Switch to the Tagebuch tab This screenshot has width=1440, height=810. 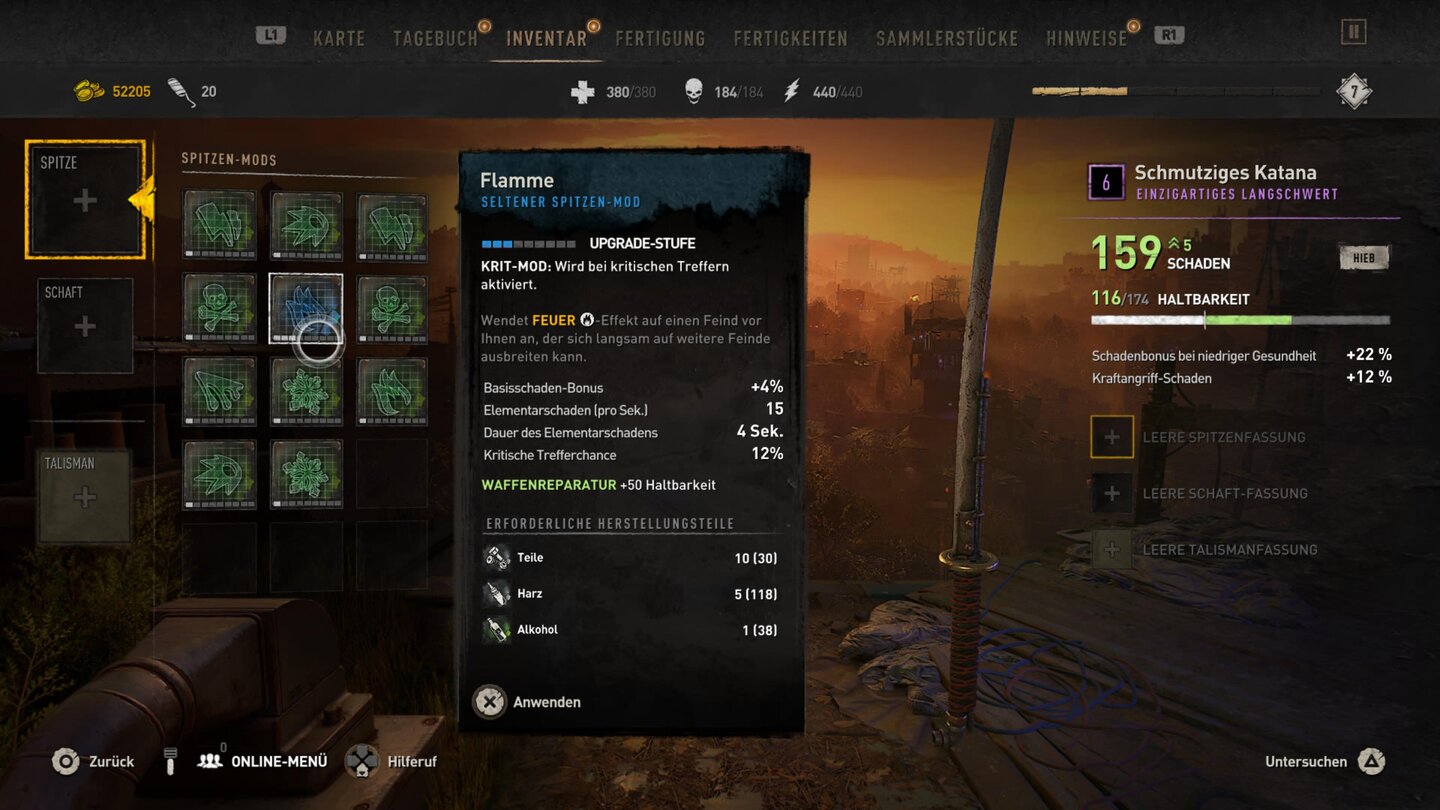pos(435,38)
